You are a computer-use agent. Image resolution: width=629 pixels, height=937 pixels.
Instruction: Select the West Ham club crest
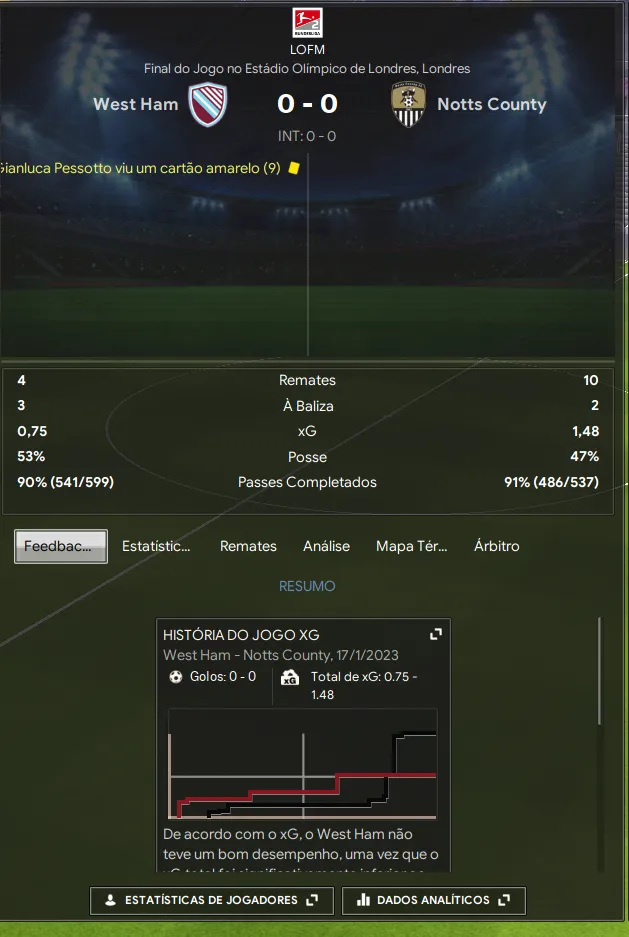pos(208,105)
